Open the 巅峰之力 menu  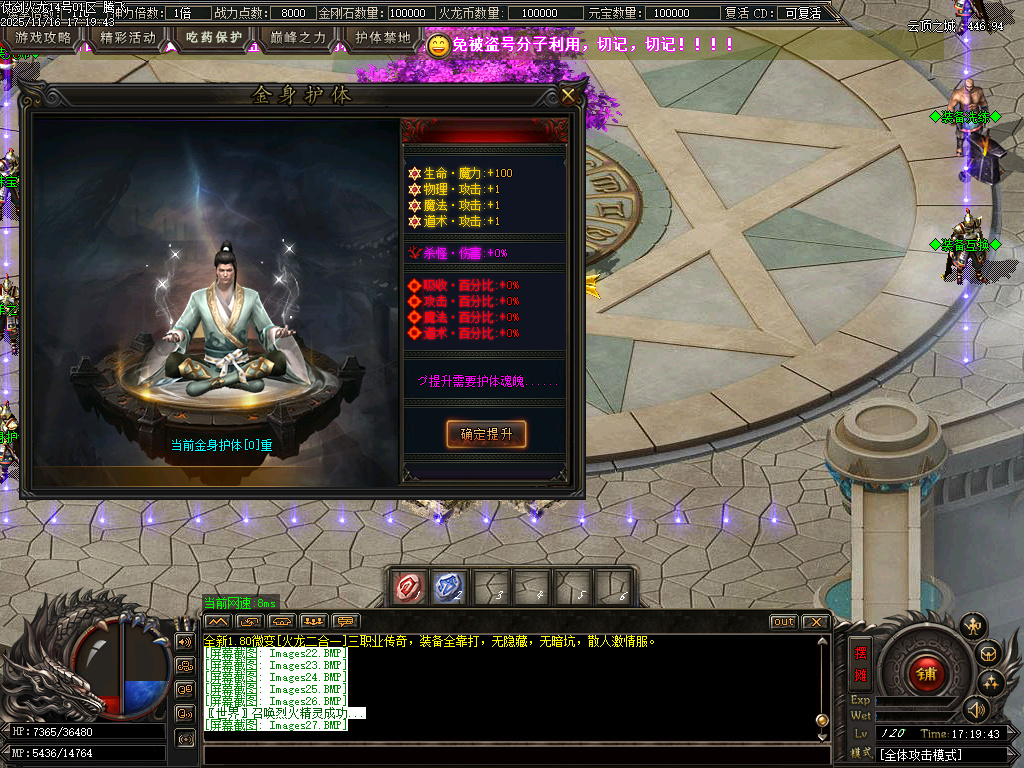[x=298, y=38]
